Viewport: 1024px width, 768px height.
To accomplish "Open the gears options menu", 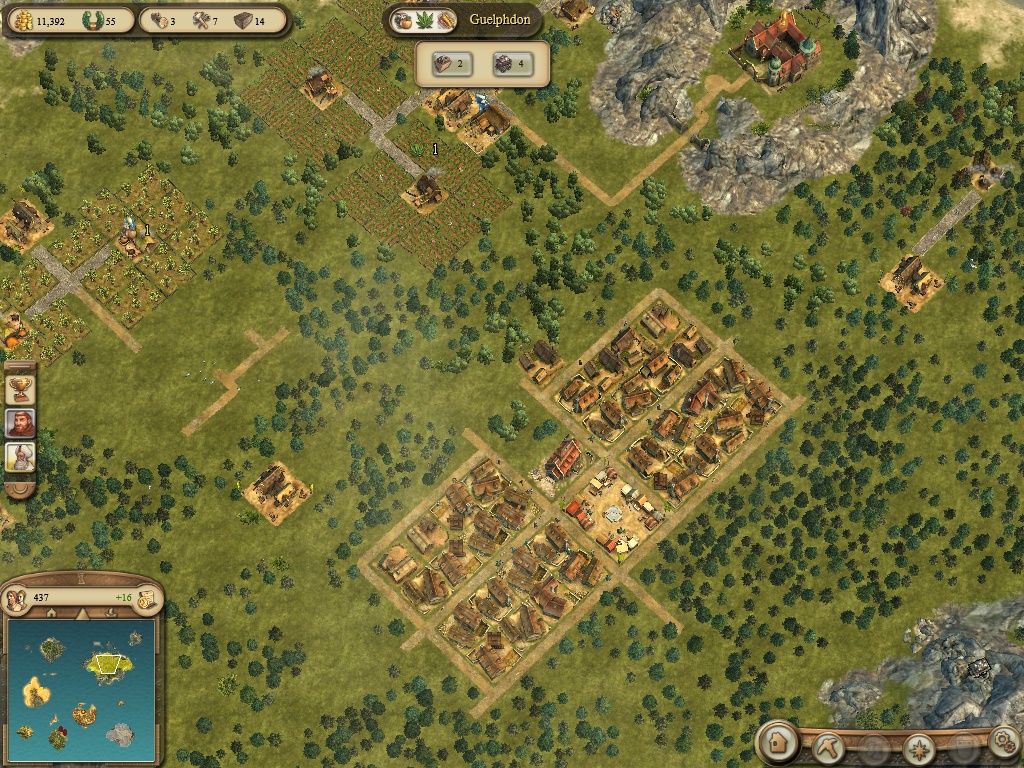I will 1003,742.
